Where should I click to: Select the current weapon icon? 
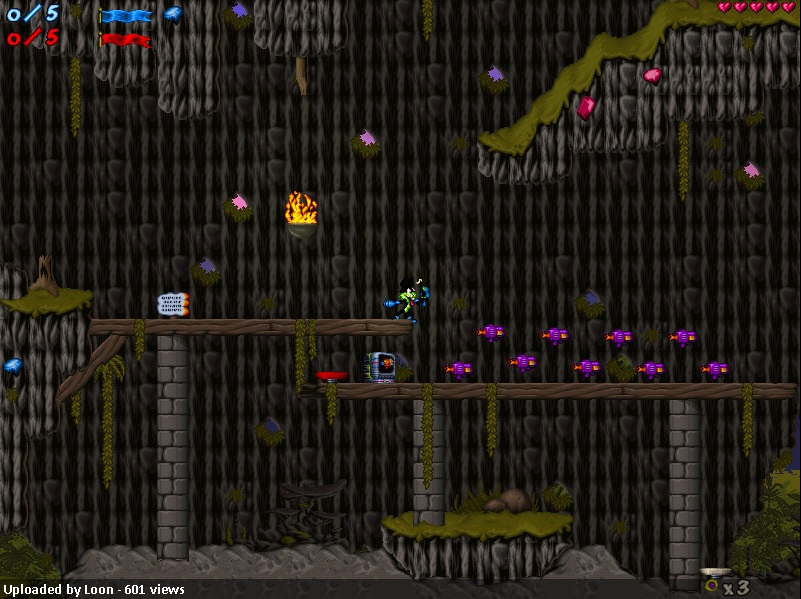(713, 582)
